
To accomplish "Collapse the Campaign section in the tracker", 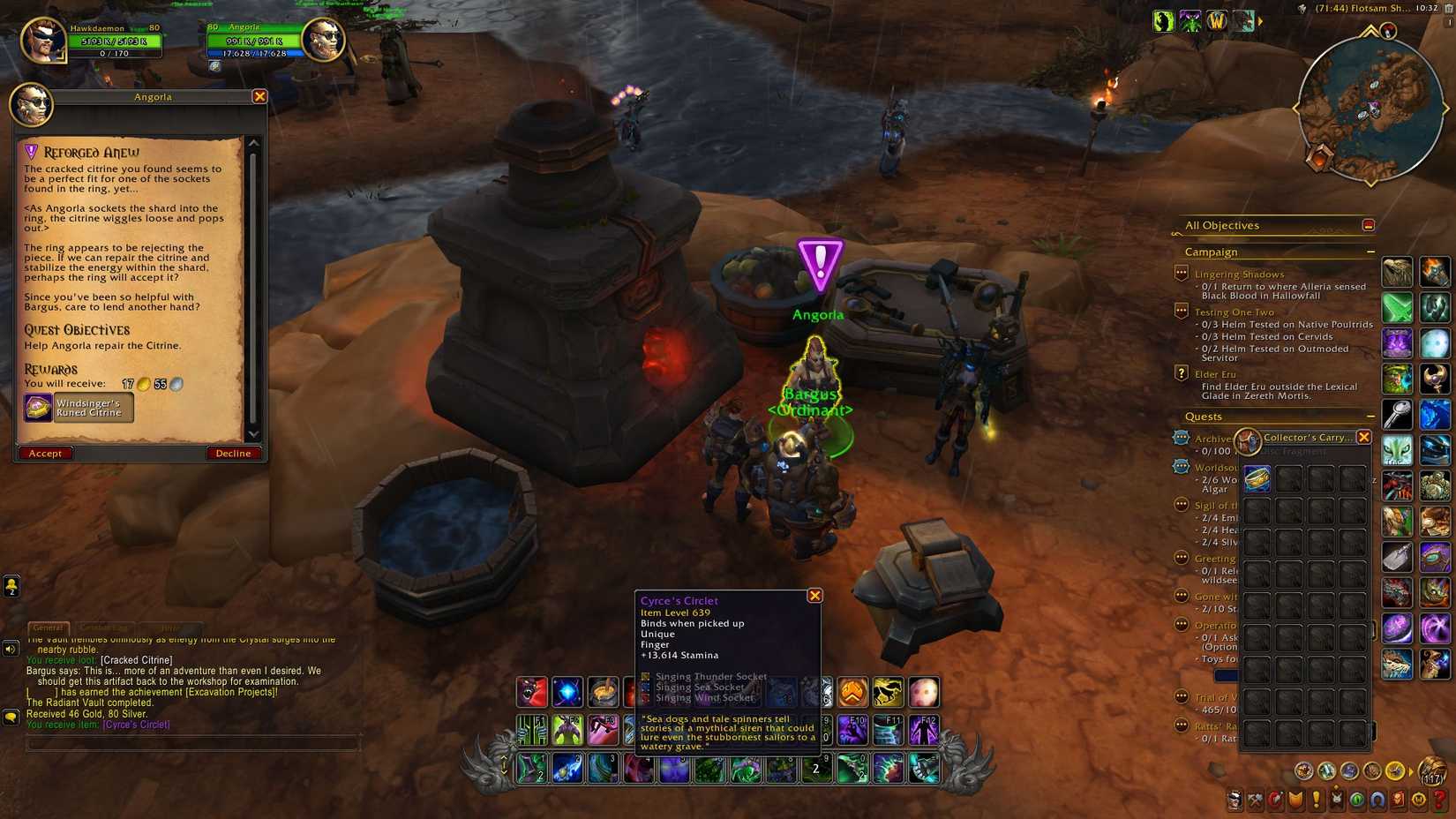I will pos(1370,252).
